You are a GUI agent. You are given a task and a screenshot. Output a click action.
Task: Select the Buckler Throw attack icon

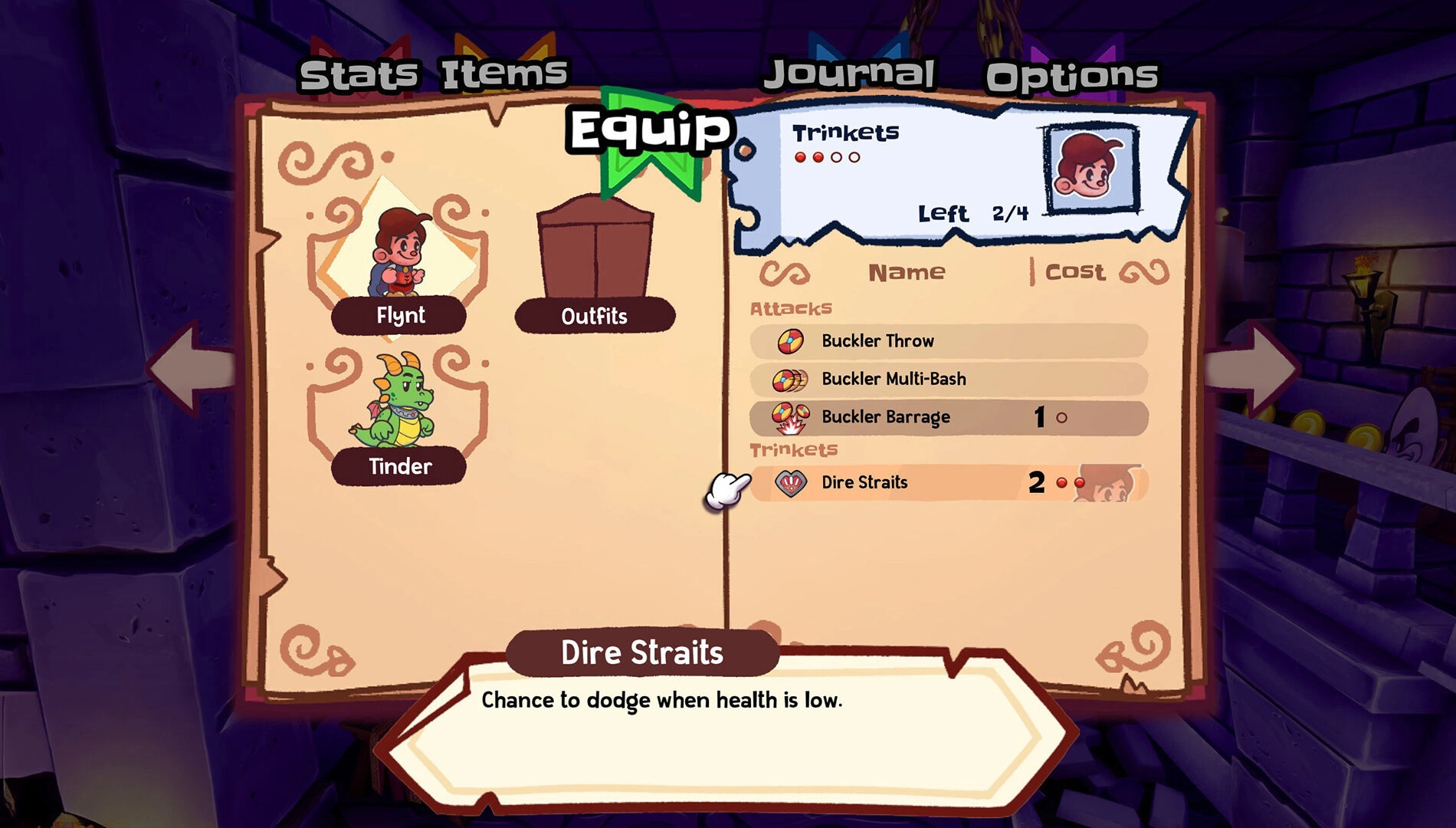point(789,340)
